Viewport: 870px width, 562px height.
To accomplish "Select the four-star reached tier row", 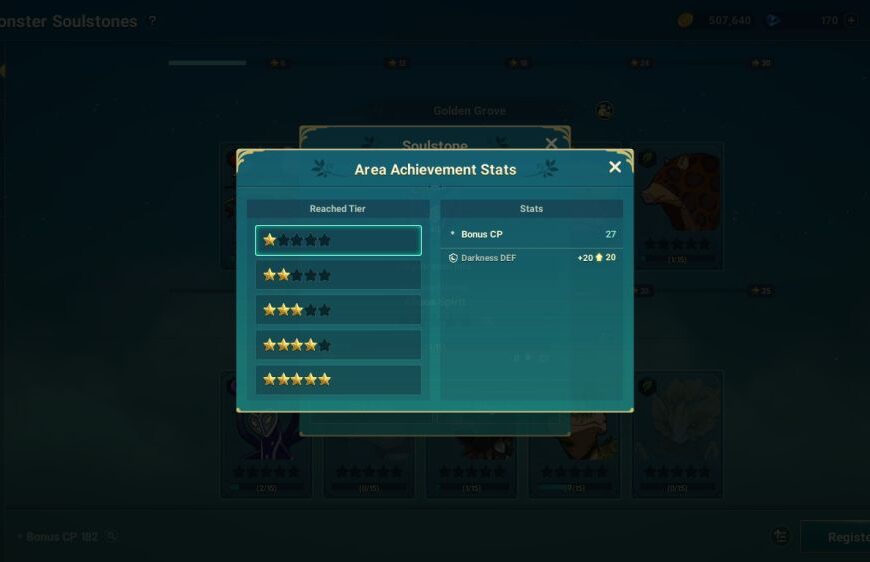I will 338,345.
